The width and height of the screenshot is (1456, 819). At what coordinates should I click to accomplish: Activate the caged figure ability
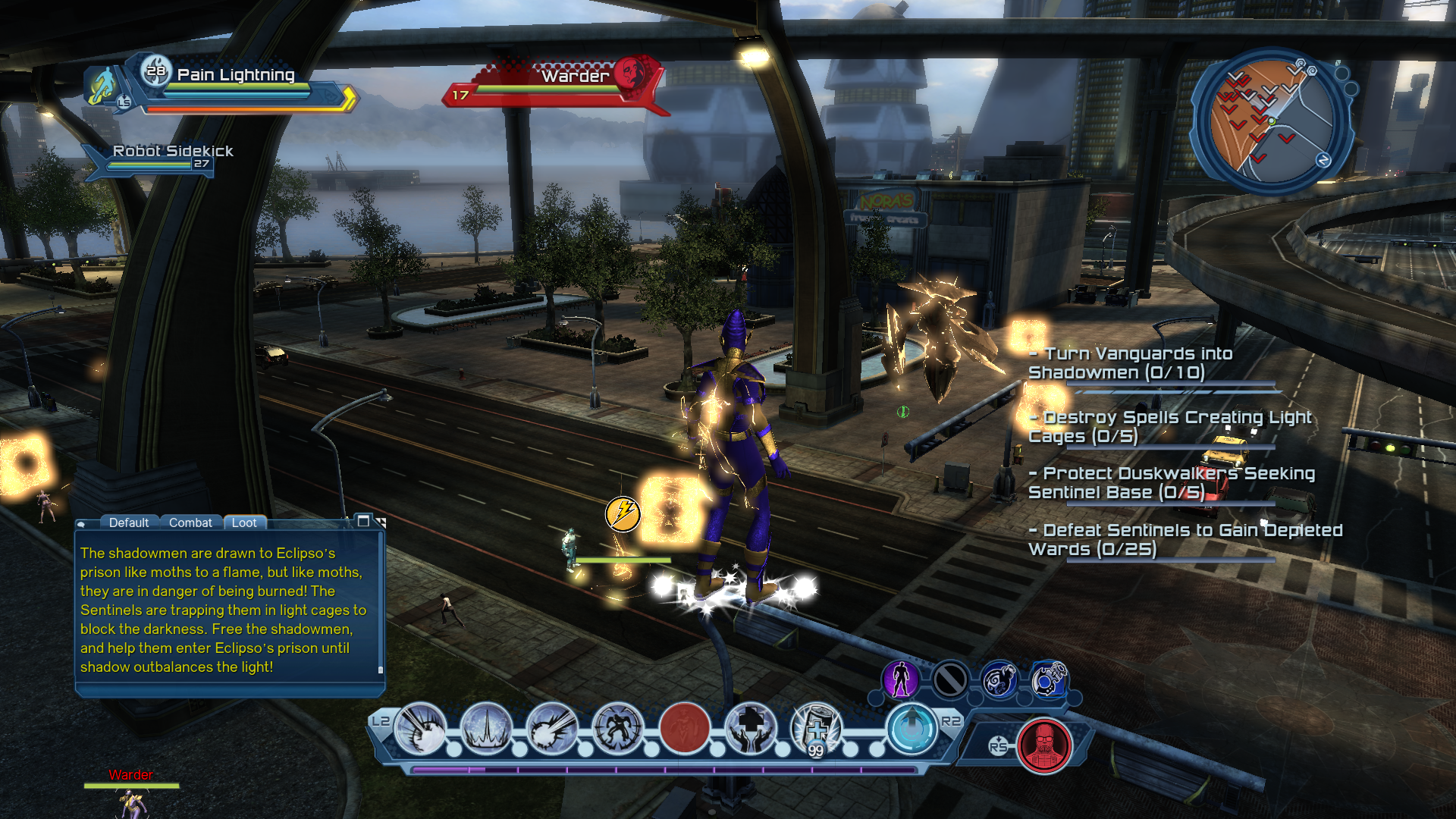pyautogui.click(x=618, y=728)
